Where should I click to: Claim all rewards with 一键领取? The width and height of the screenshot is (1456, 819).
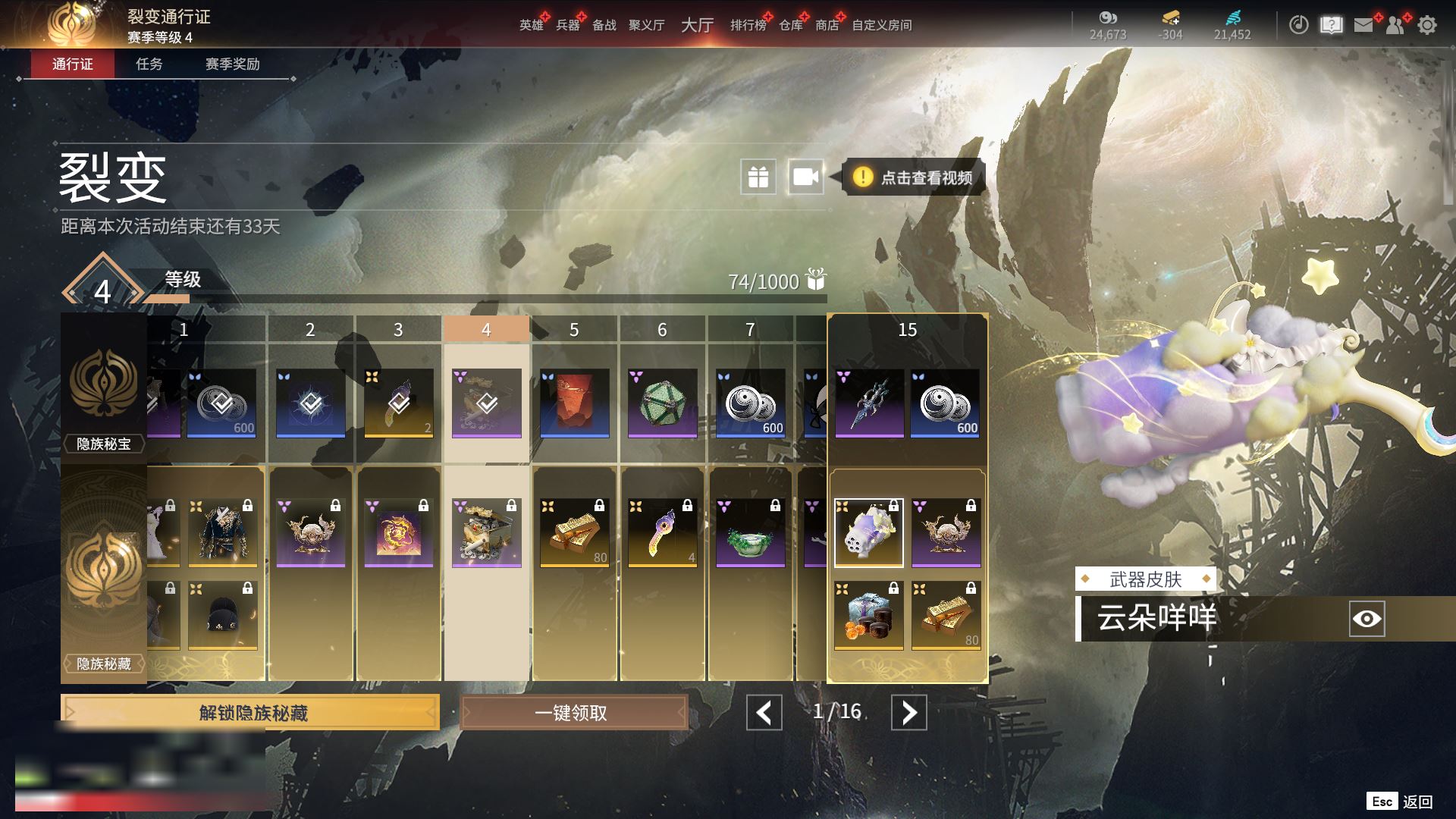pos(573,713)
